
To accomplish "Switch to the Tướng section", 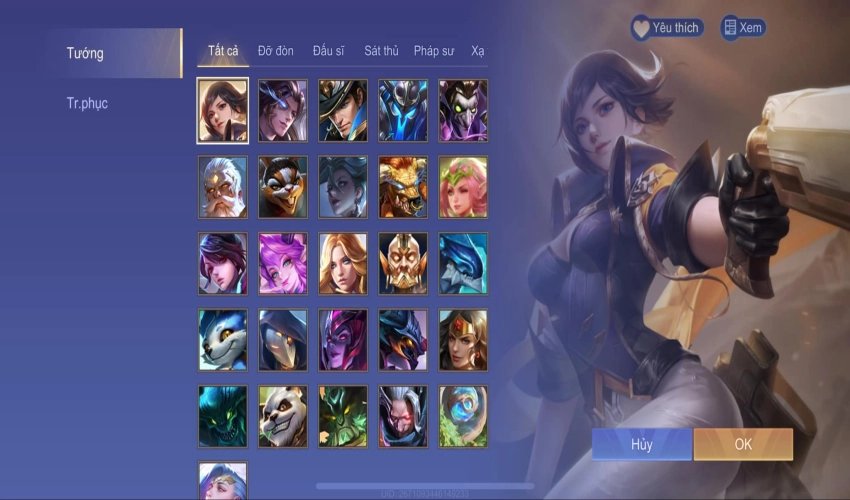I will point(86,53).
